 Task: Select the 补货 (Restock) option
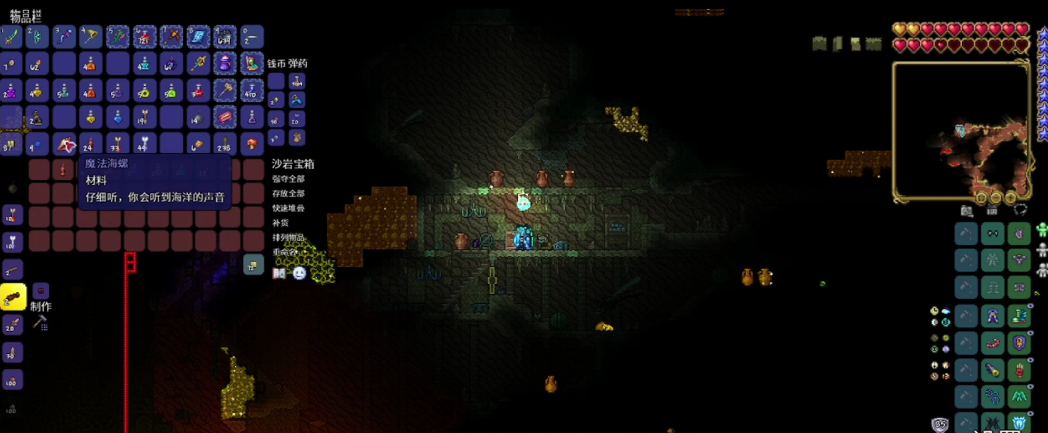click(x=280, y=223)
